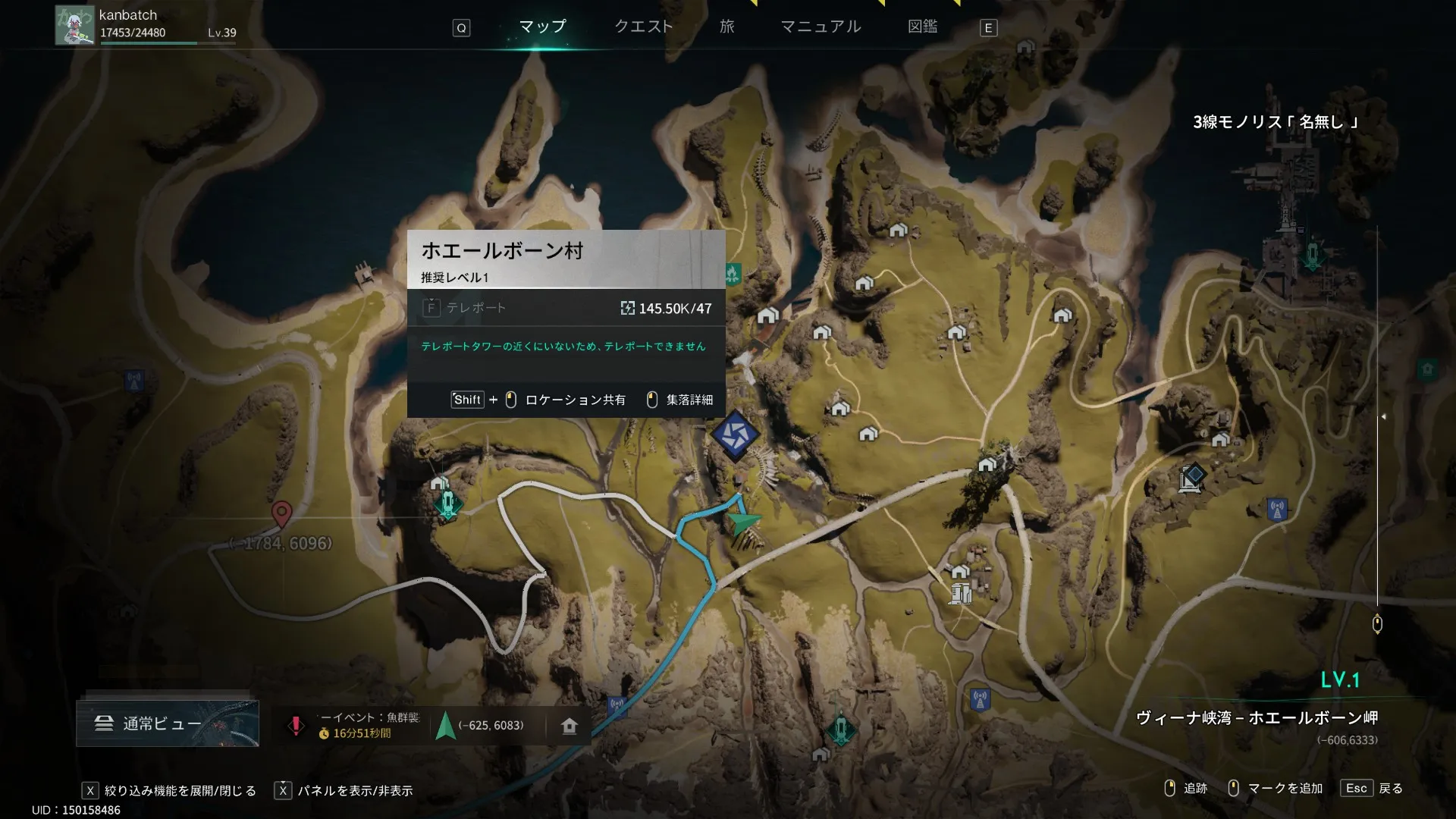Click the home icon in the bottom bar
1456x819 pixels.
click(570, 726)
